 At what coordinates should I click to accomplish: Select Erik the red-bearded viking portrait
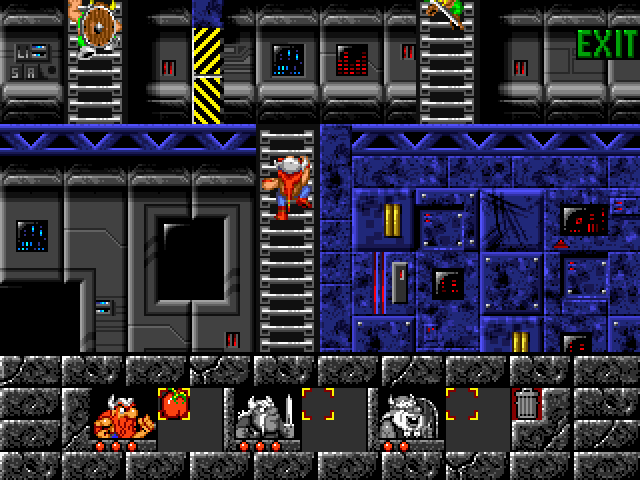click(x=122, y=414)
